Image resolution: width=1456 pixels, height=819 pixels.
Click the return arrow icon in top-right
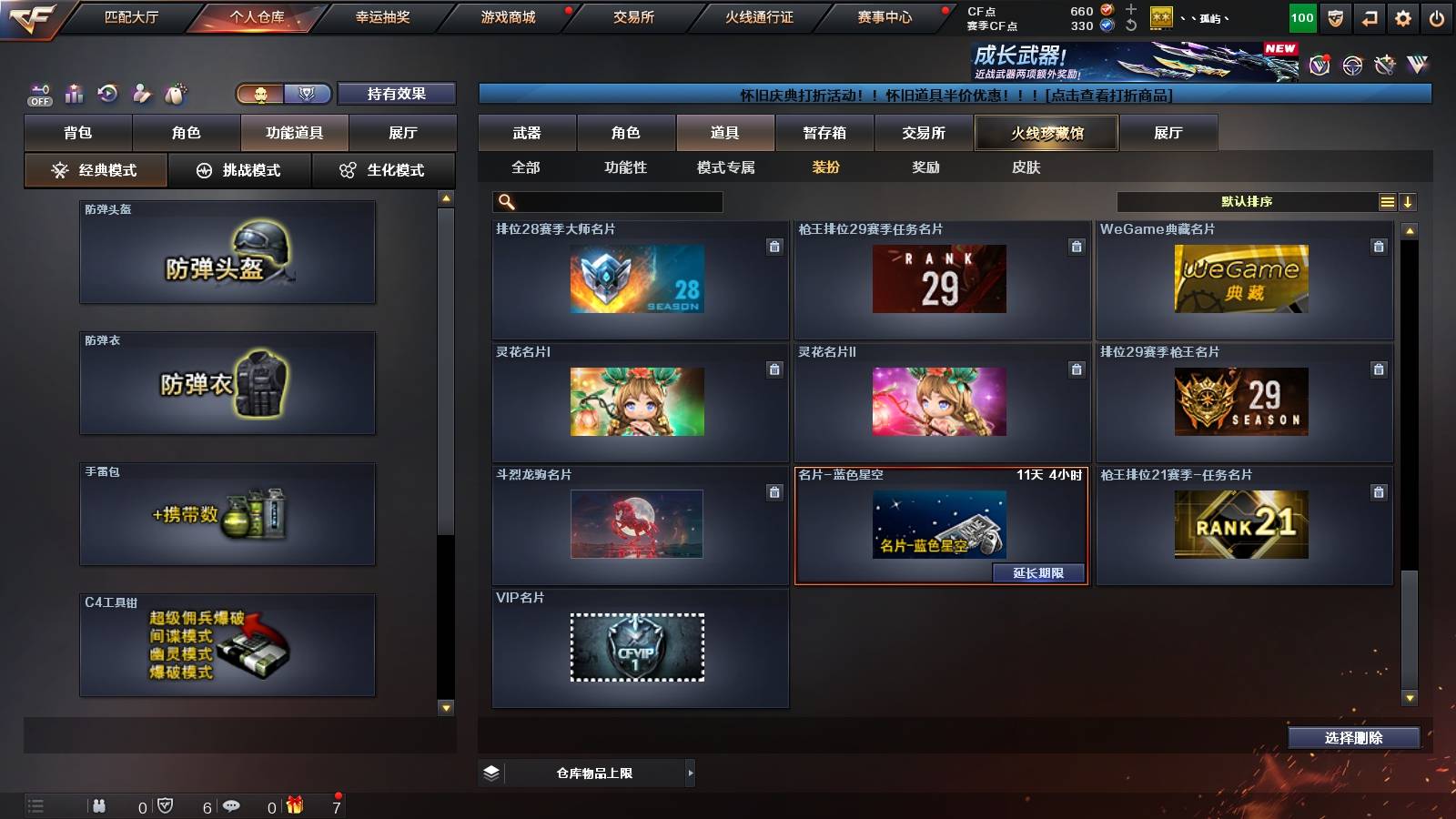click(x=1369, y=16)
